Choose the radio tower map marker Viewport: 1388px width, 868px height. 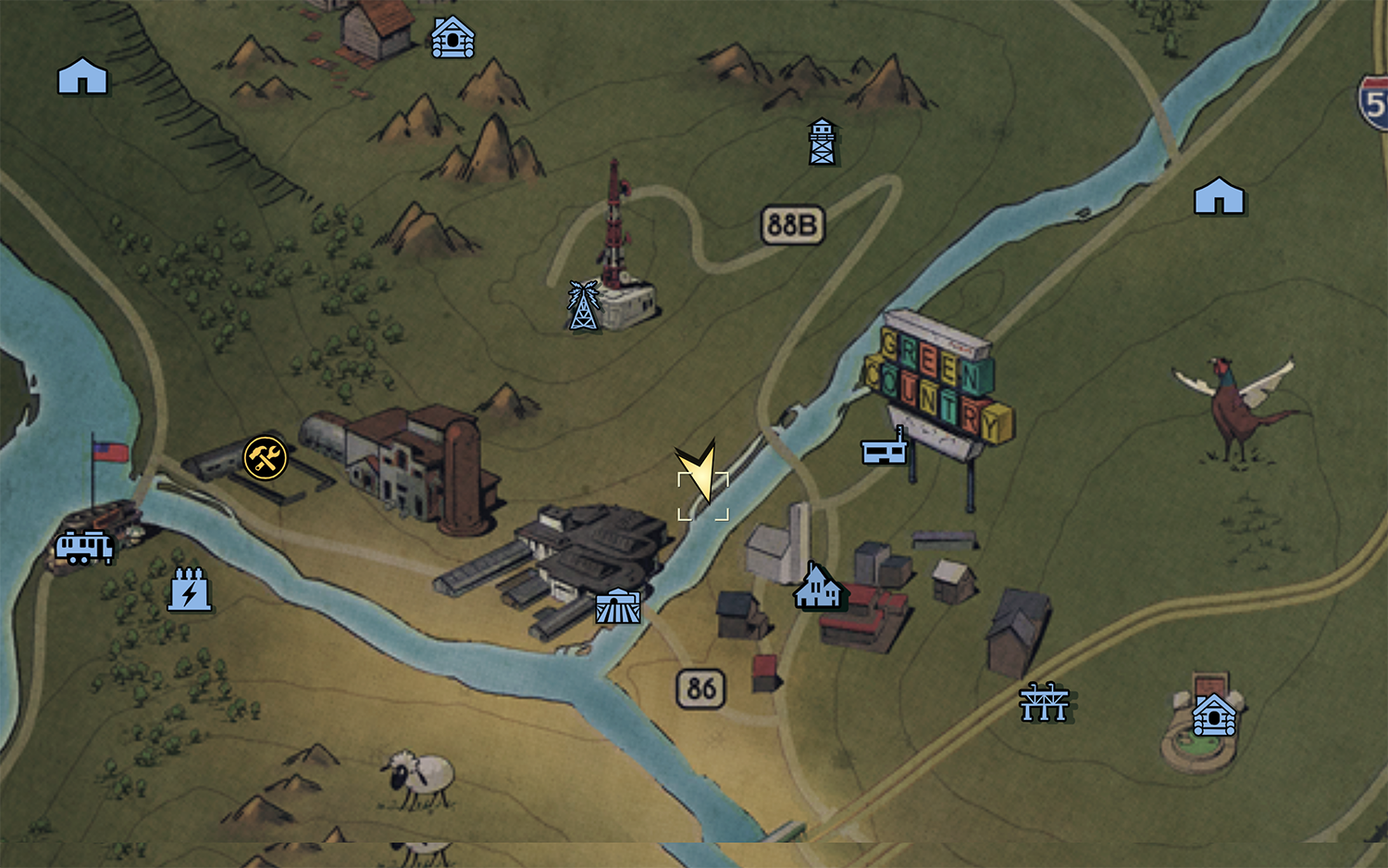(583, 305)
